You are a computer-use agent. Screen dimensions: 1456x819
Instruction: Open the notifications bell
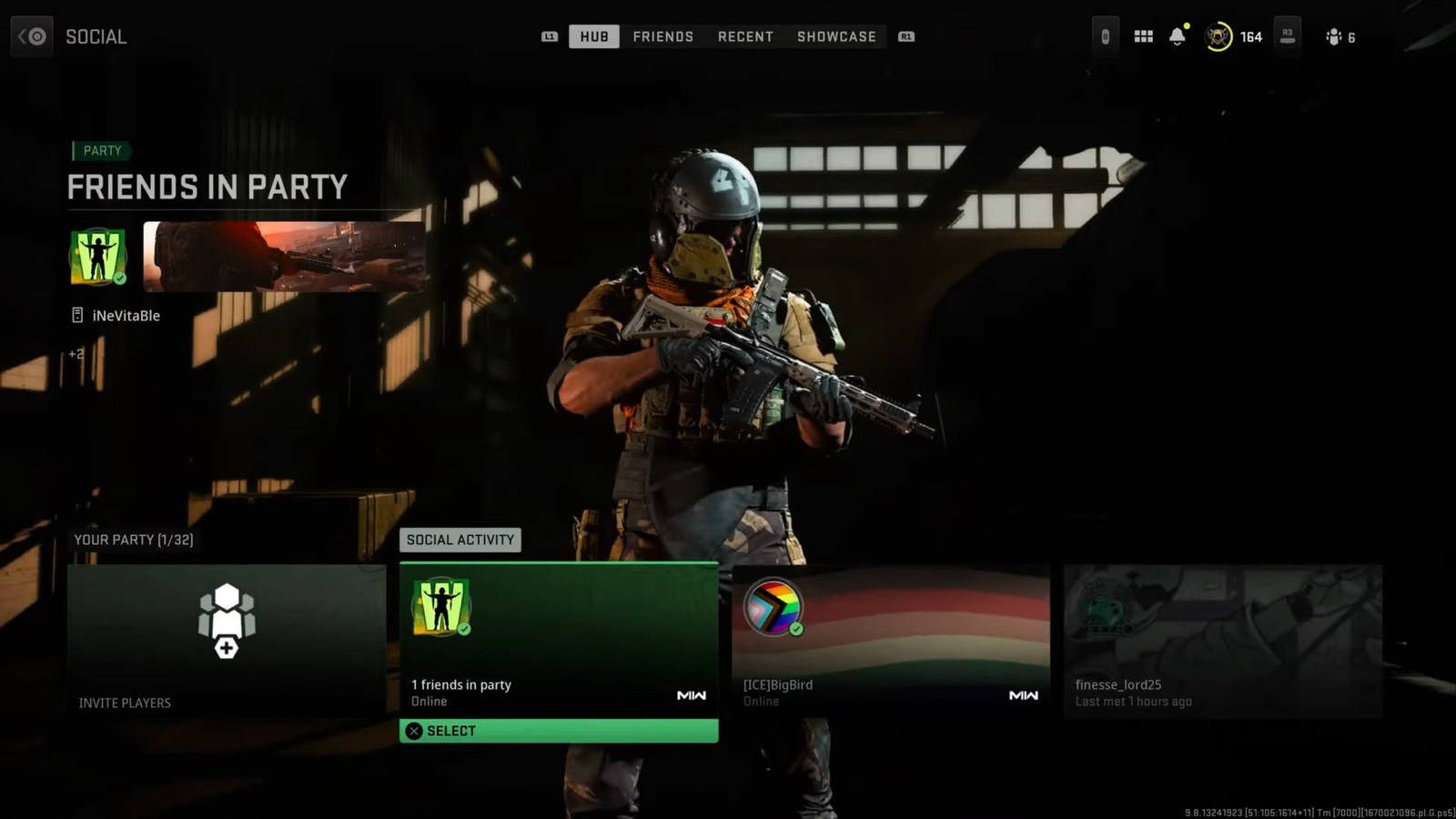[1177, 37]
